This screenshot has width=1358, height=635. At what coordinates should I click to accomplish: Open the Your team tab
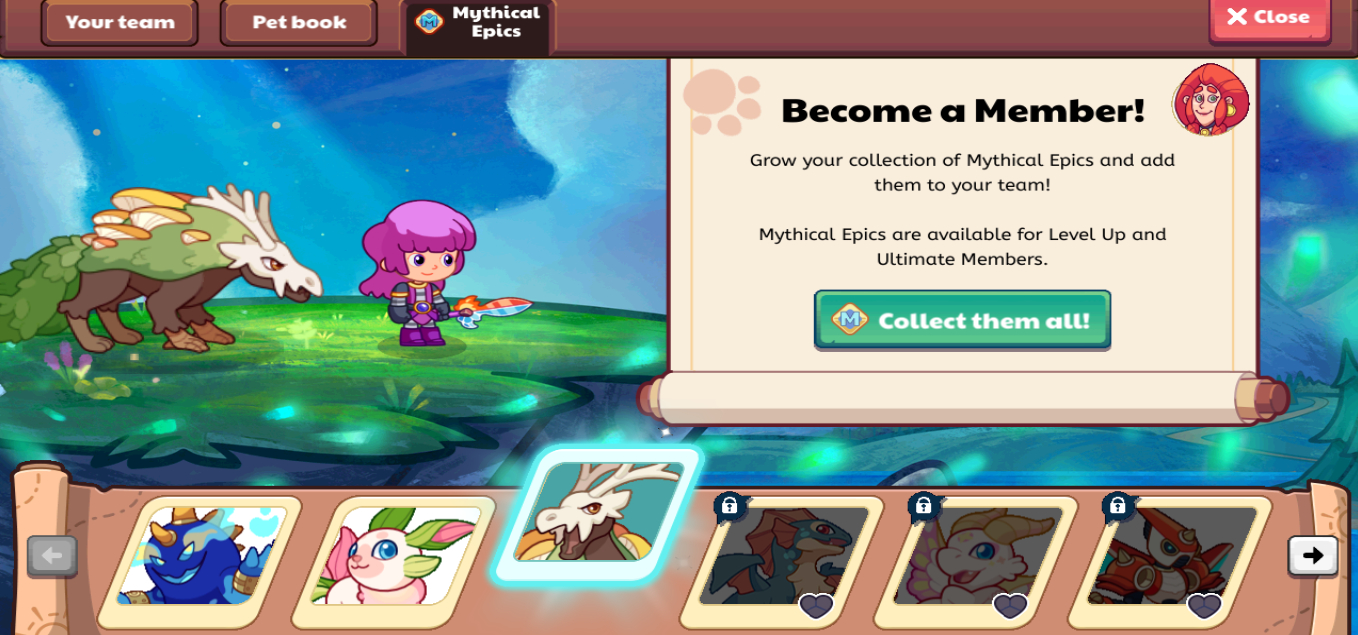pyautogui.click(x=119, y=22)
